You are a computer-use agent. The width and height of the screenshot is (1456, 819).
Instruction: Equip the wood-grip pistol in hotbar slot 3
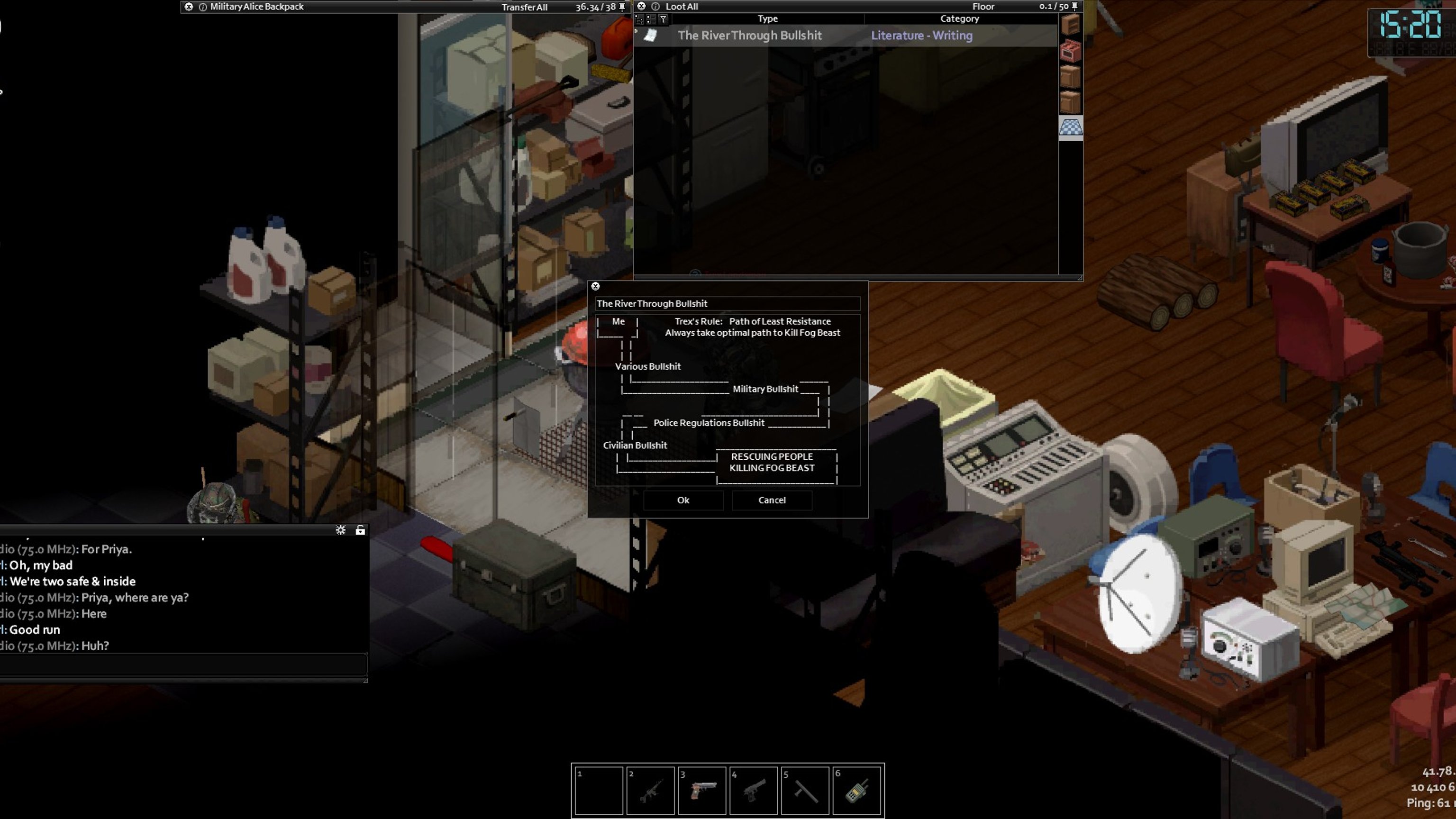coord(702,790)
